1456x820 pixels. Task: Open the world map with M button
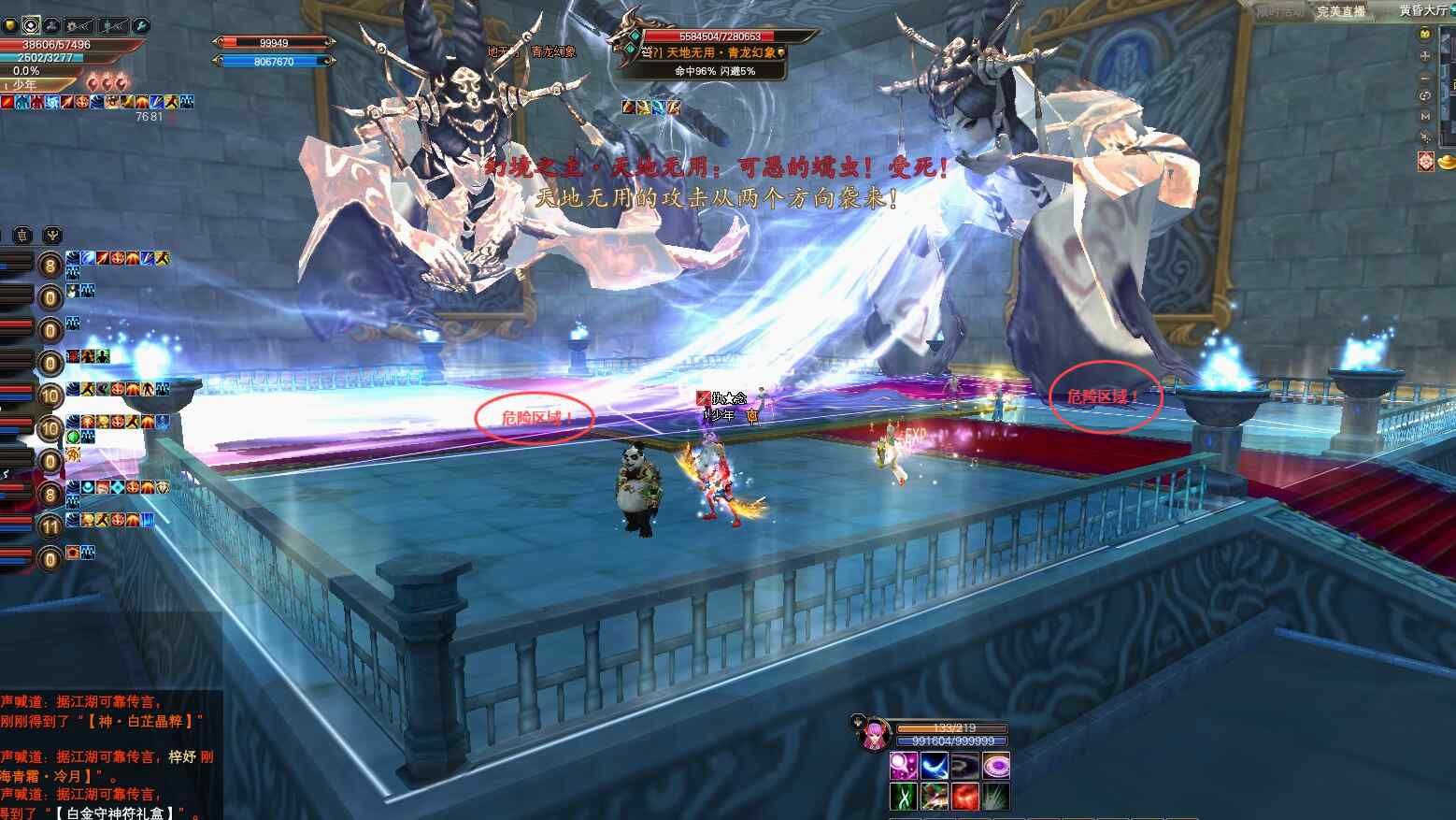[x=1425, y=117]
